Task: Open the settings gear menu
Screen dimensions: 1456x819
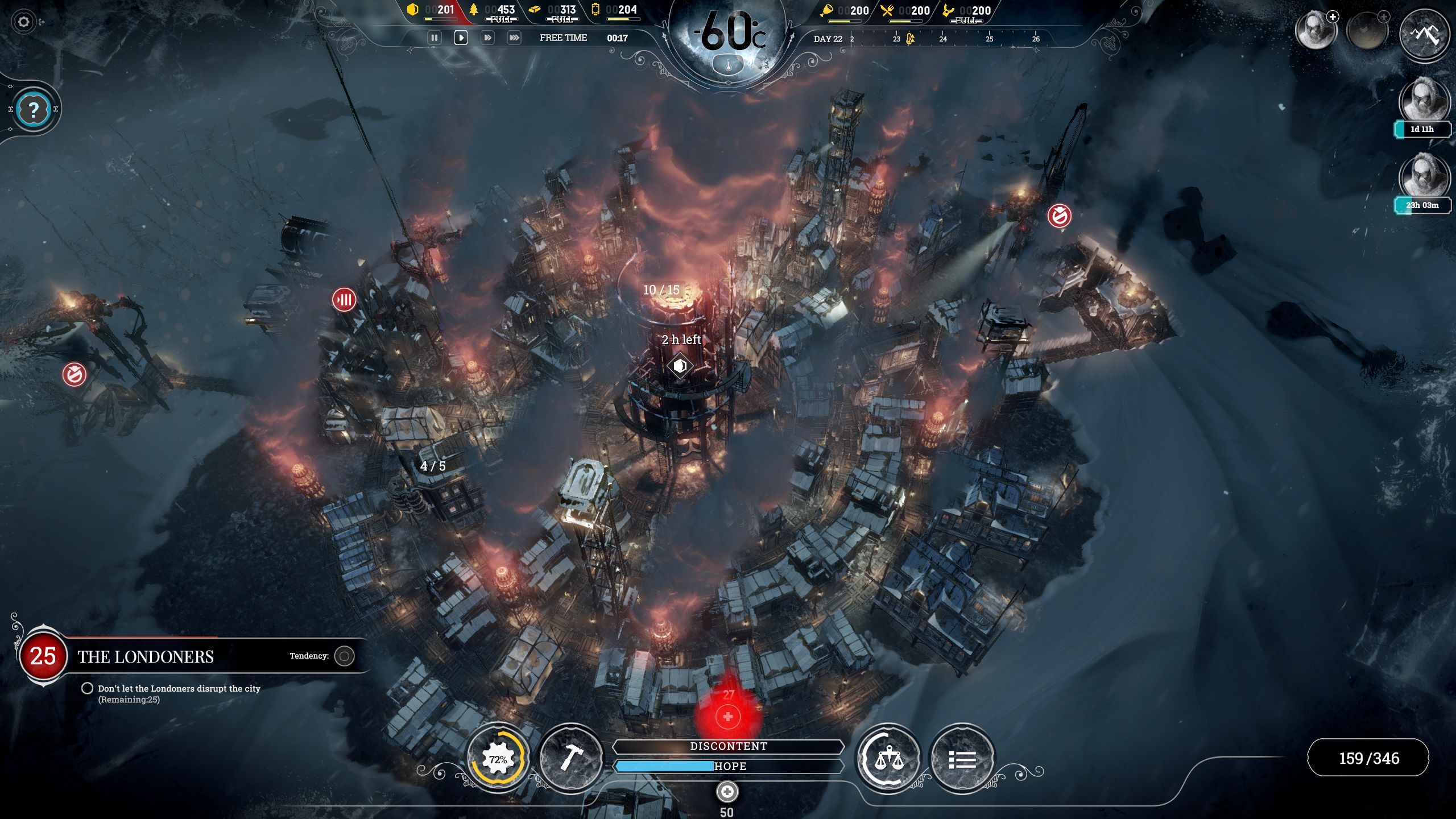Action: pyautogui.click(x=23, y=22)
